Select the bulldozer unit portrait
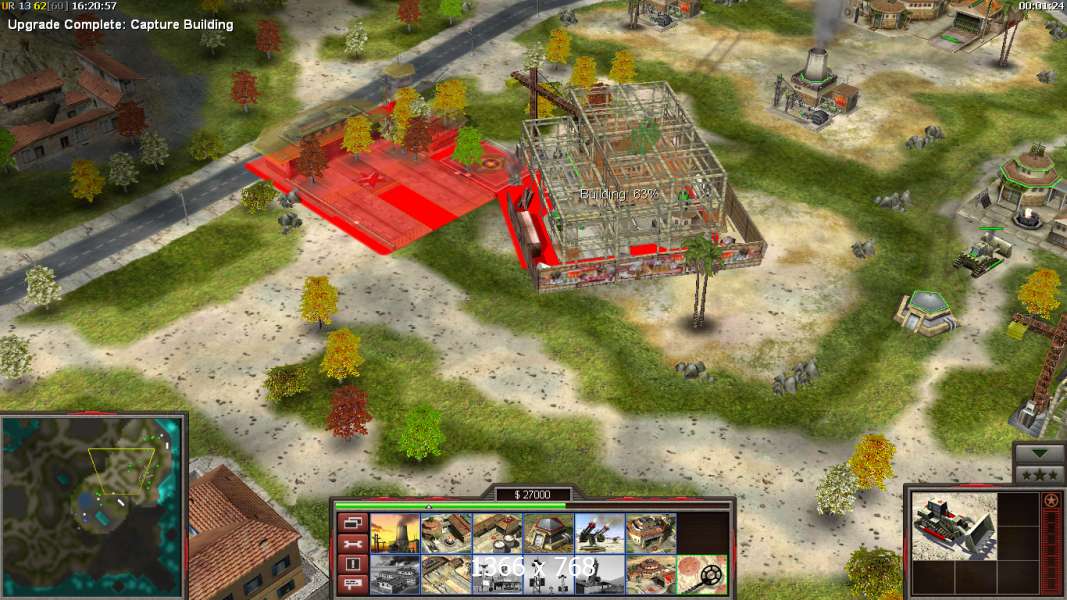 (x=954, y=526)
